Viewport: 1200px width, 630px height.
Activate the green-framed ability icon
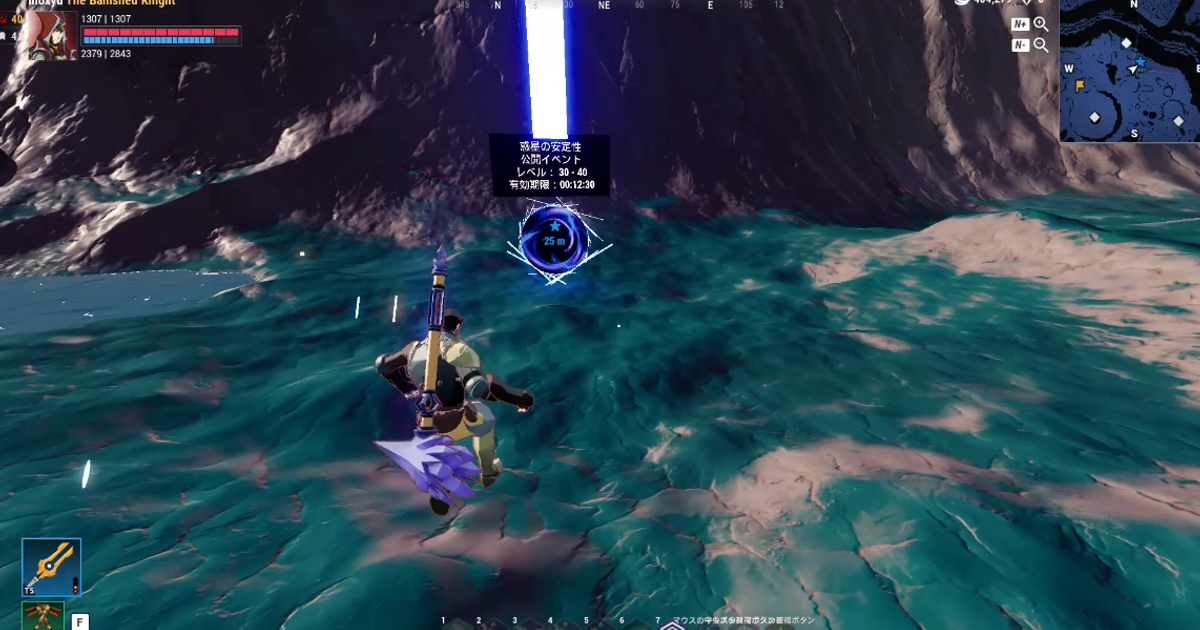pos(43,616)
